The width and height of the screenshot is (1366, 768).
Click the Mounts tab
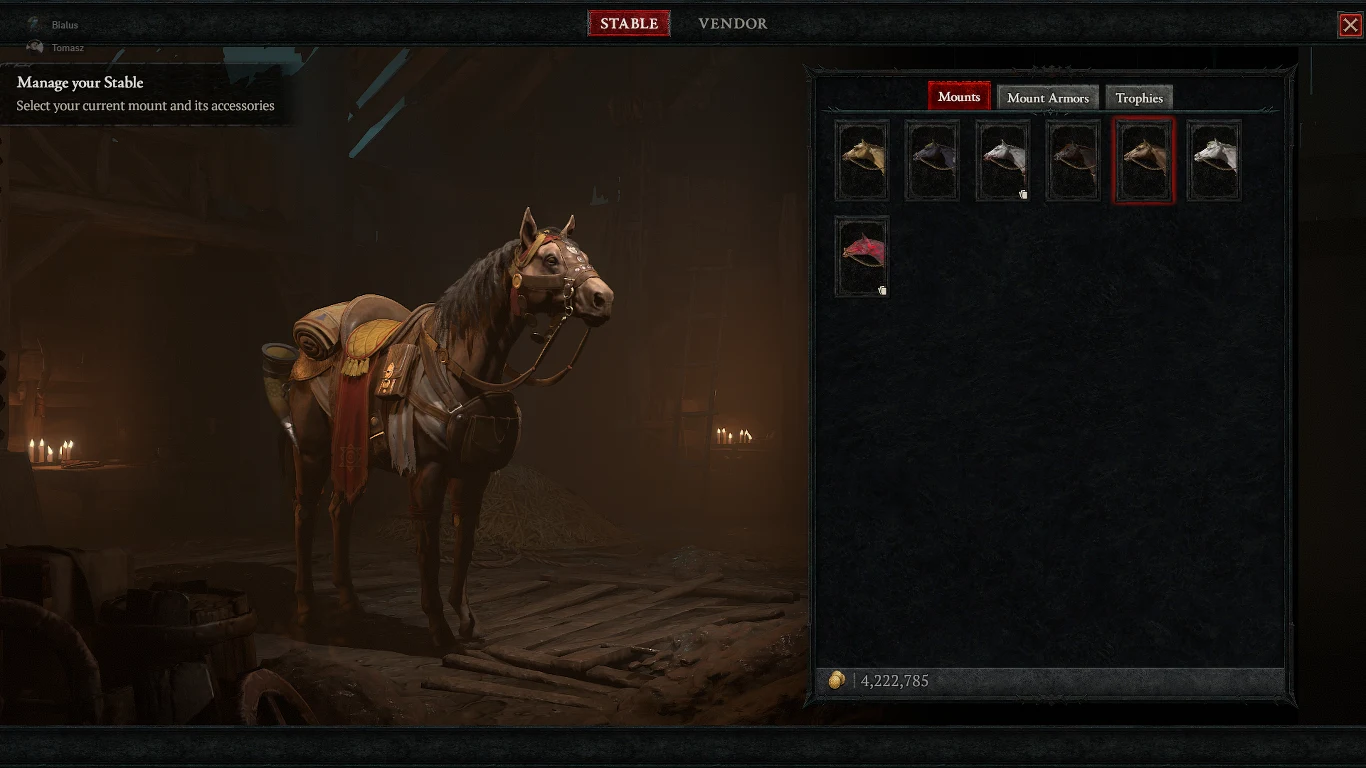[958, 96]
